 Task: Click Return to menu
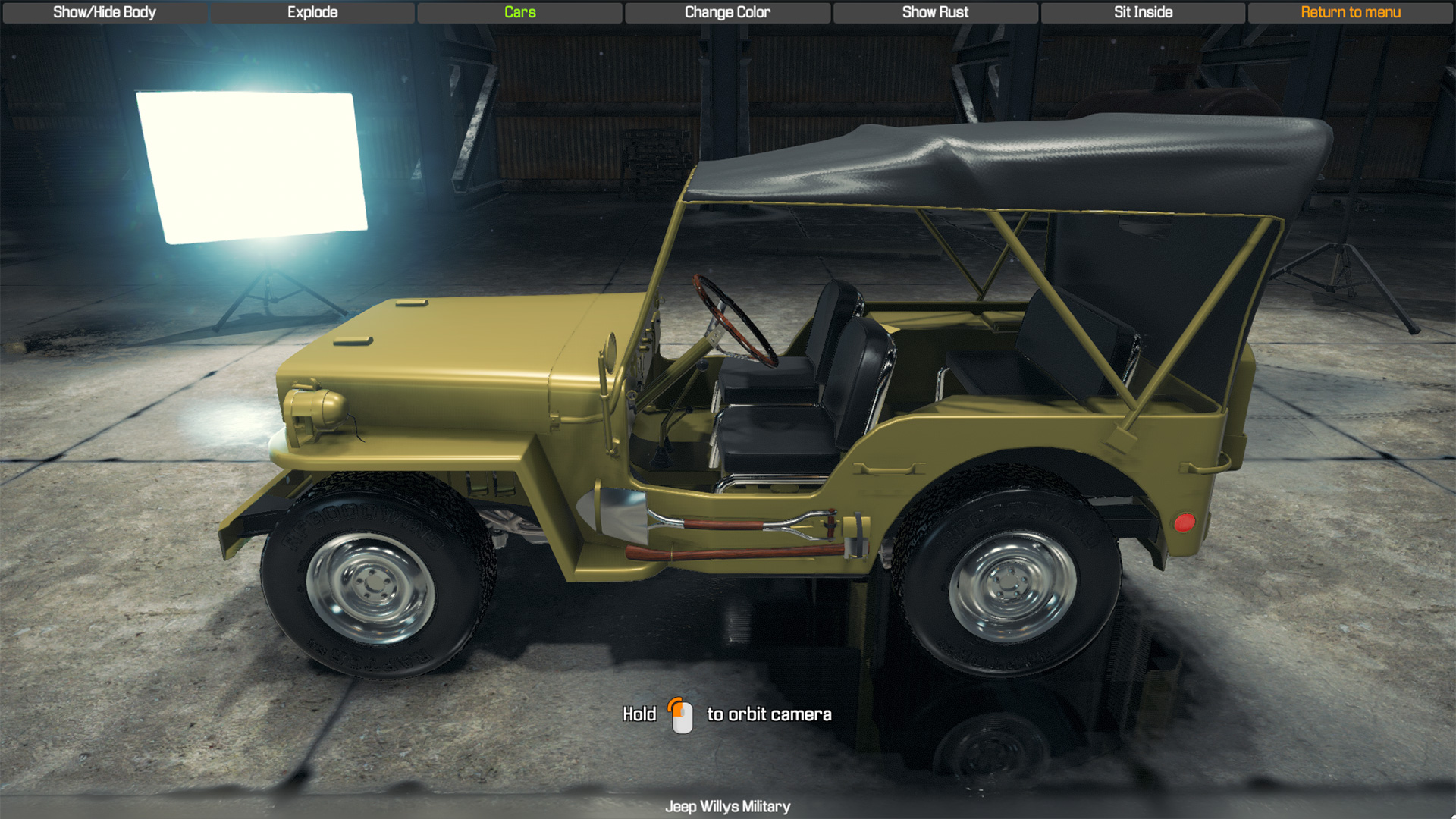(x=1351, y=12)
